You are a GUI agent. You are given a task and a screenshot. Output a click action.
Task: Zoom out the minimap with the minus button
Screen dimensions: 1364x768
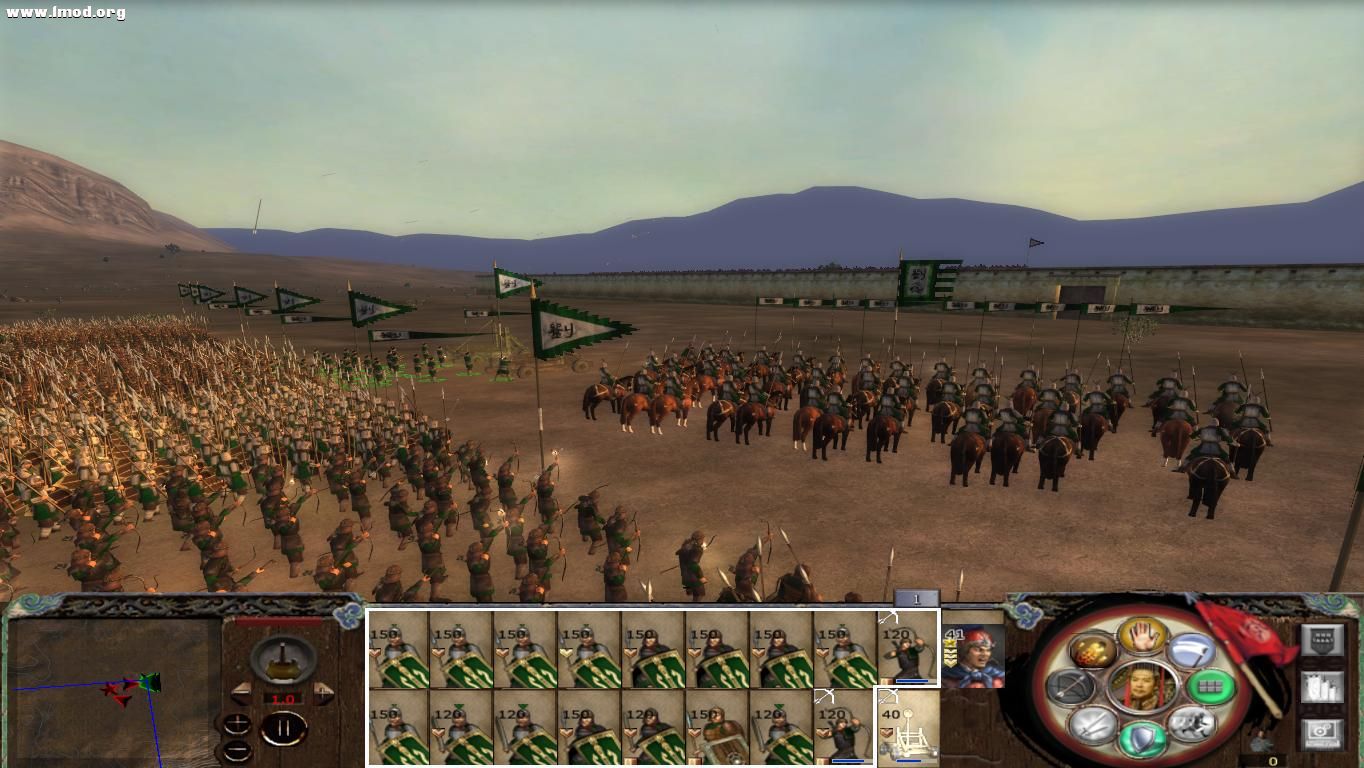pos(237,750)
